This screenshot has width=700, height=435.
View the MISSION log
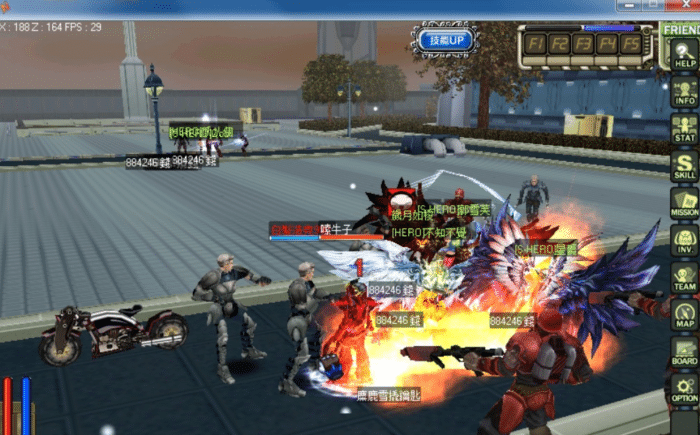[x=685, y=203]
